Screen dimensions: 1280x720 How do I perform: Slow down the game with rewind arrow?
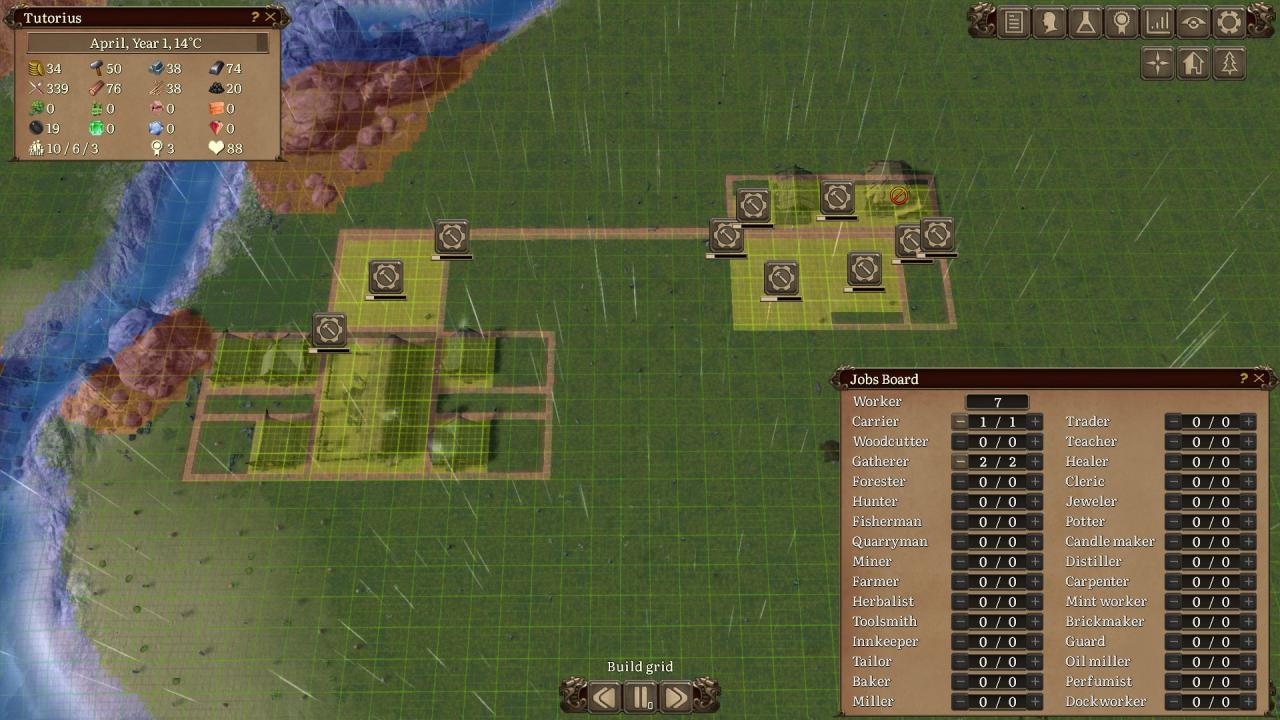(604, 696)
